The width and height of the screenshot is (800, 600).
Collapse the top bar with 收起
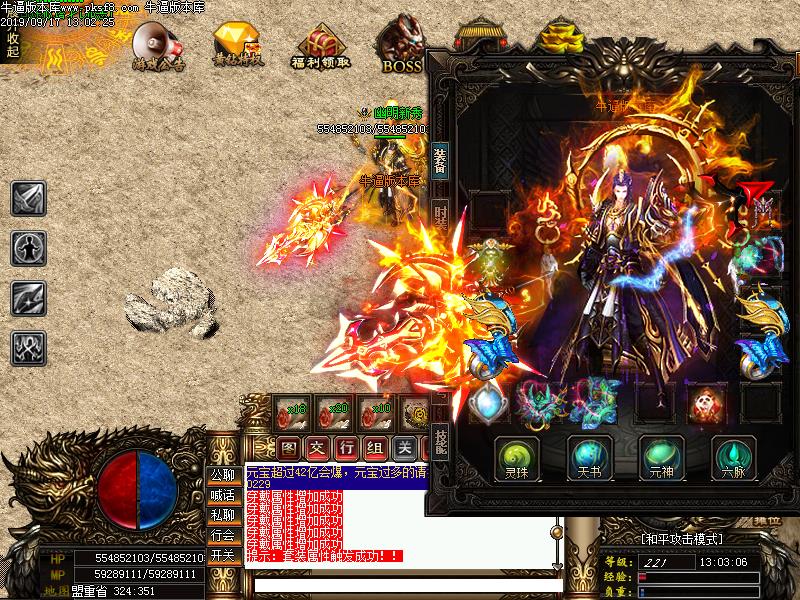tap(12, 45)
